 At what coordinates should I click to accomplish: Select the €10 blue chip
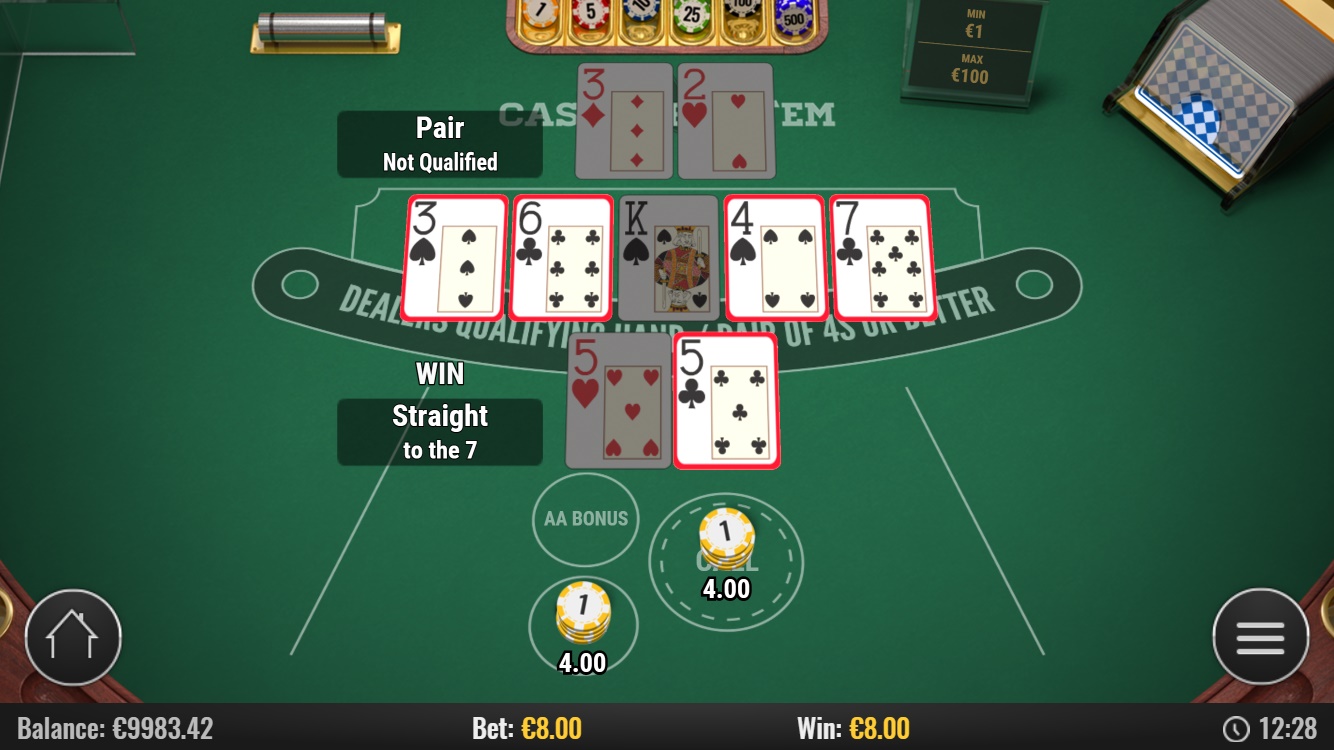(641, 10)
